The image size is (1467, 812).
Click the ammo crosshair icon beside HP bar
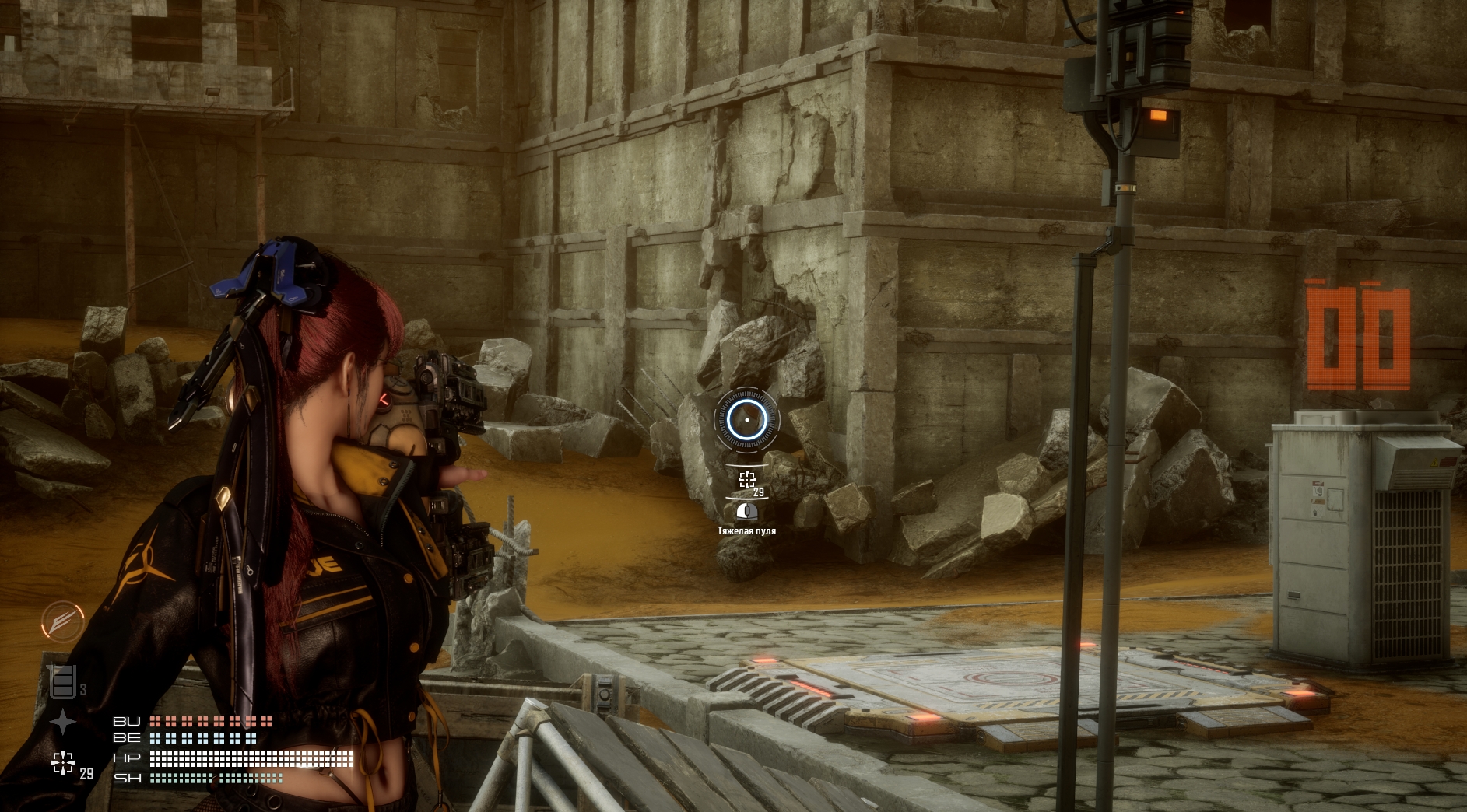click(x=63, y=763)
